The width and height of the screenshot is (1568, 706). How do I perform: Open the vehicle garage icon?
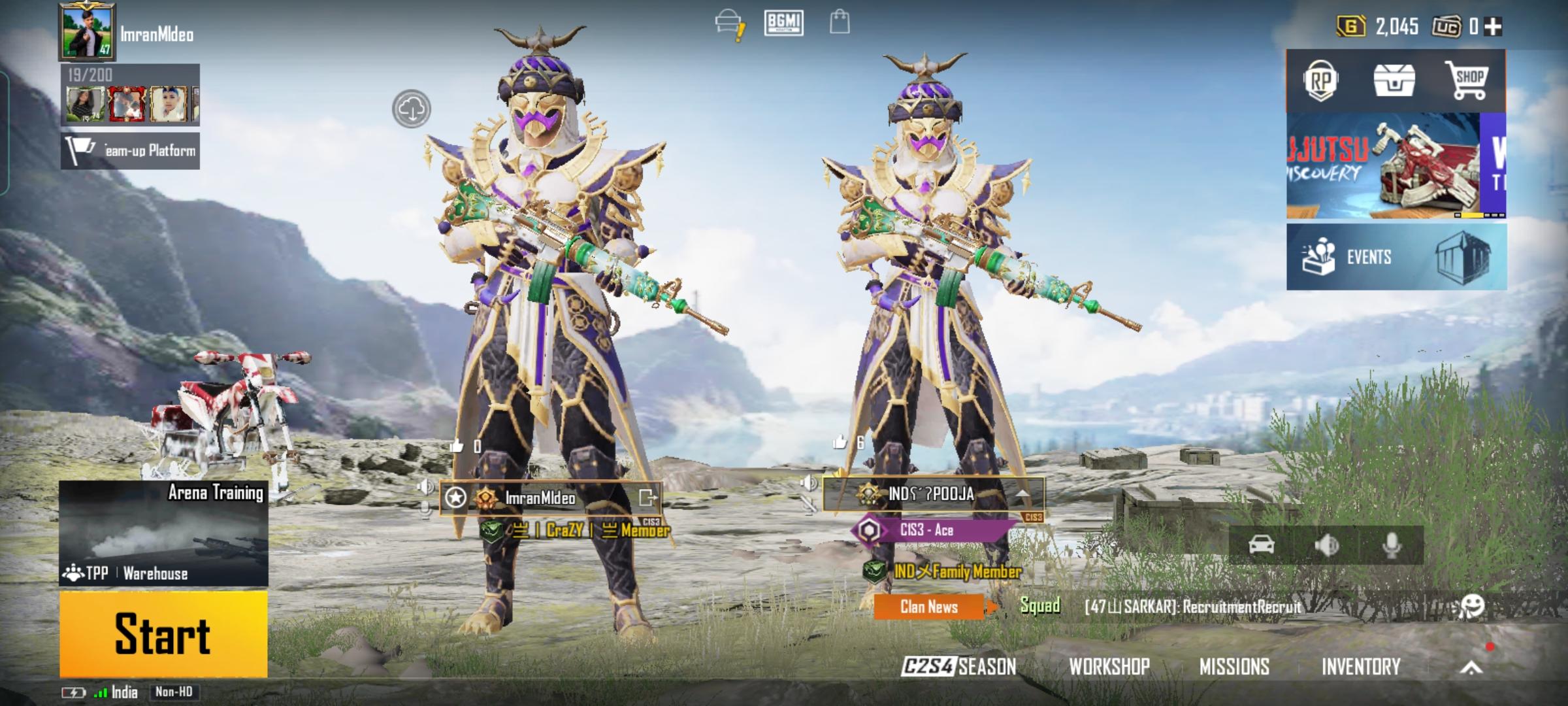(1261, 545)
